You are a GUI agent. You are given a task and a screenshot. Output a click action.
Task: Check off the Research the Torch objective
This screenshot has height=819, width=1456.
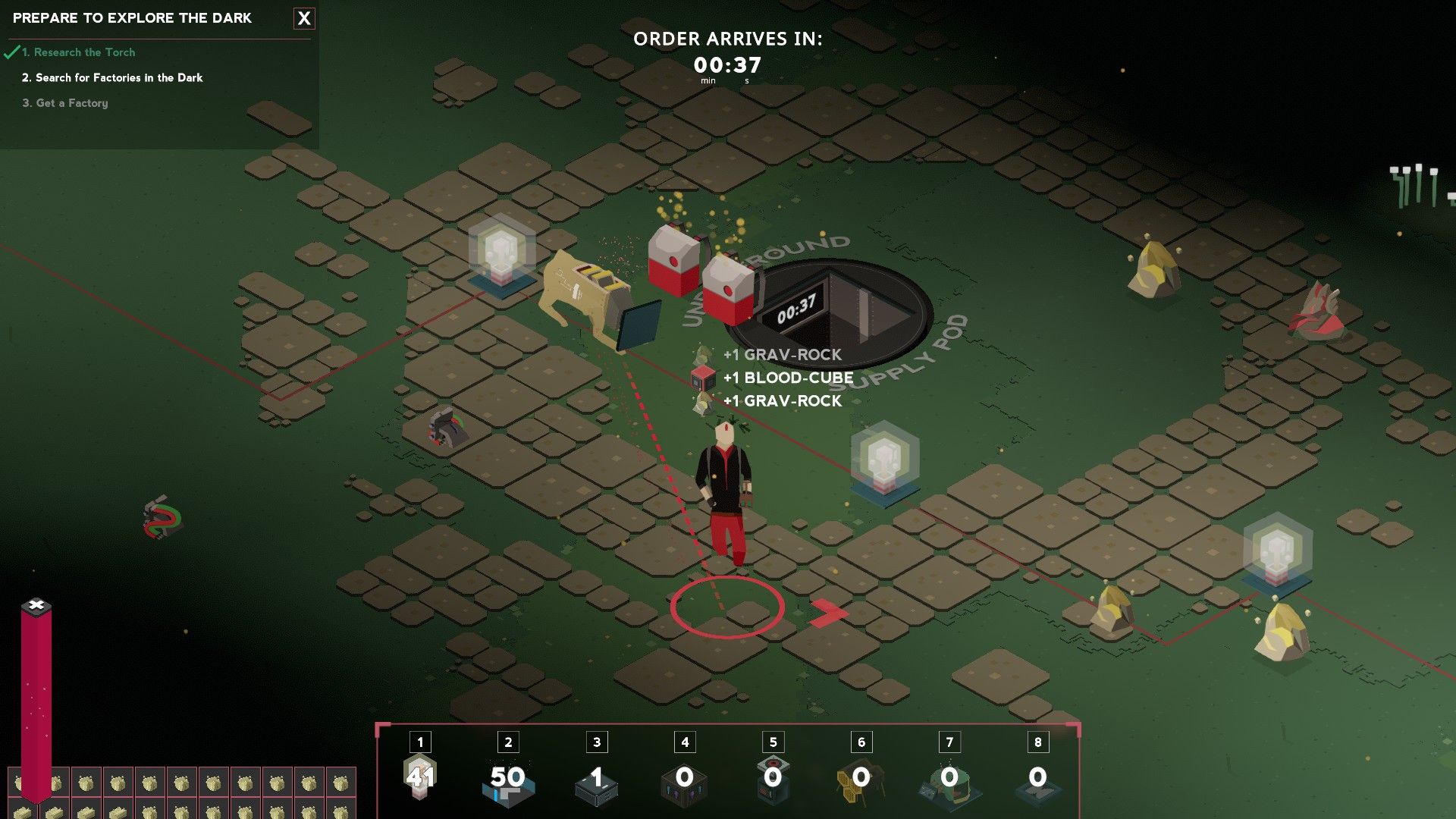79,52
